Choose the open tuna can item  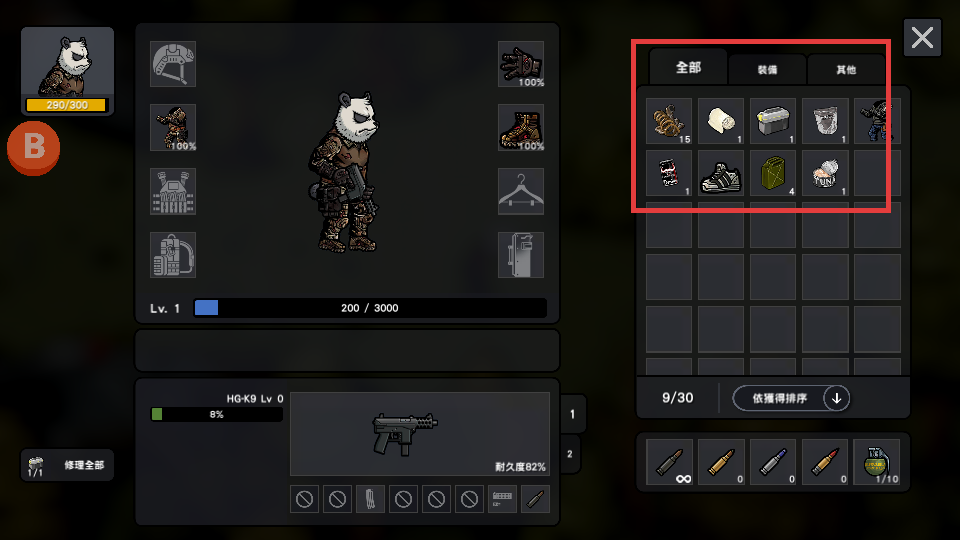[825, 173]
